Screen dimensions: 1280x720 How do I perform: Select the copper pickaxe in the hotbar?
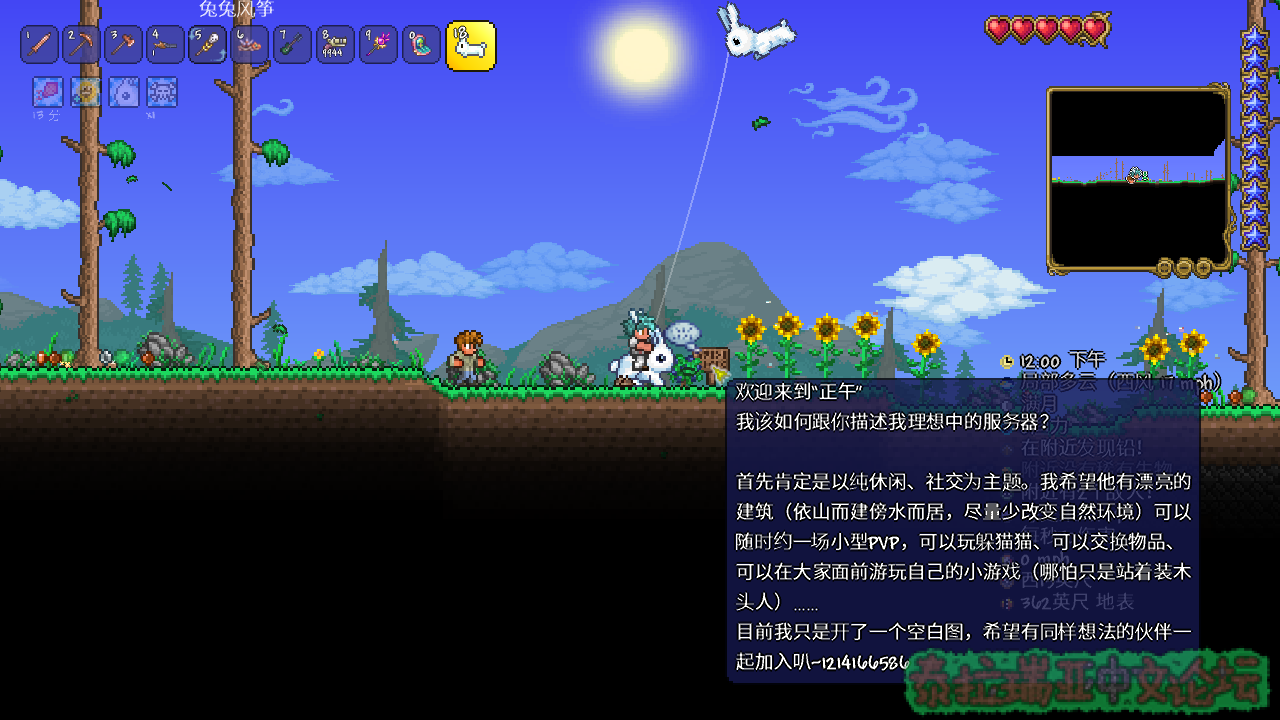coord(81,45)
